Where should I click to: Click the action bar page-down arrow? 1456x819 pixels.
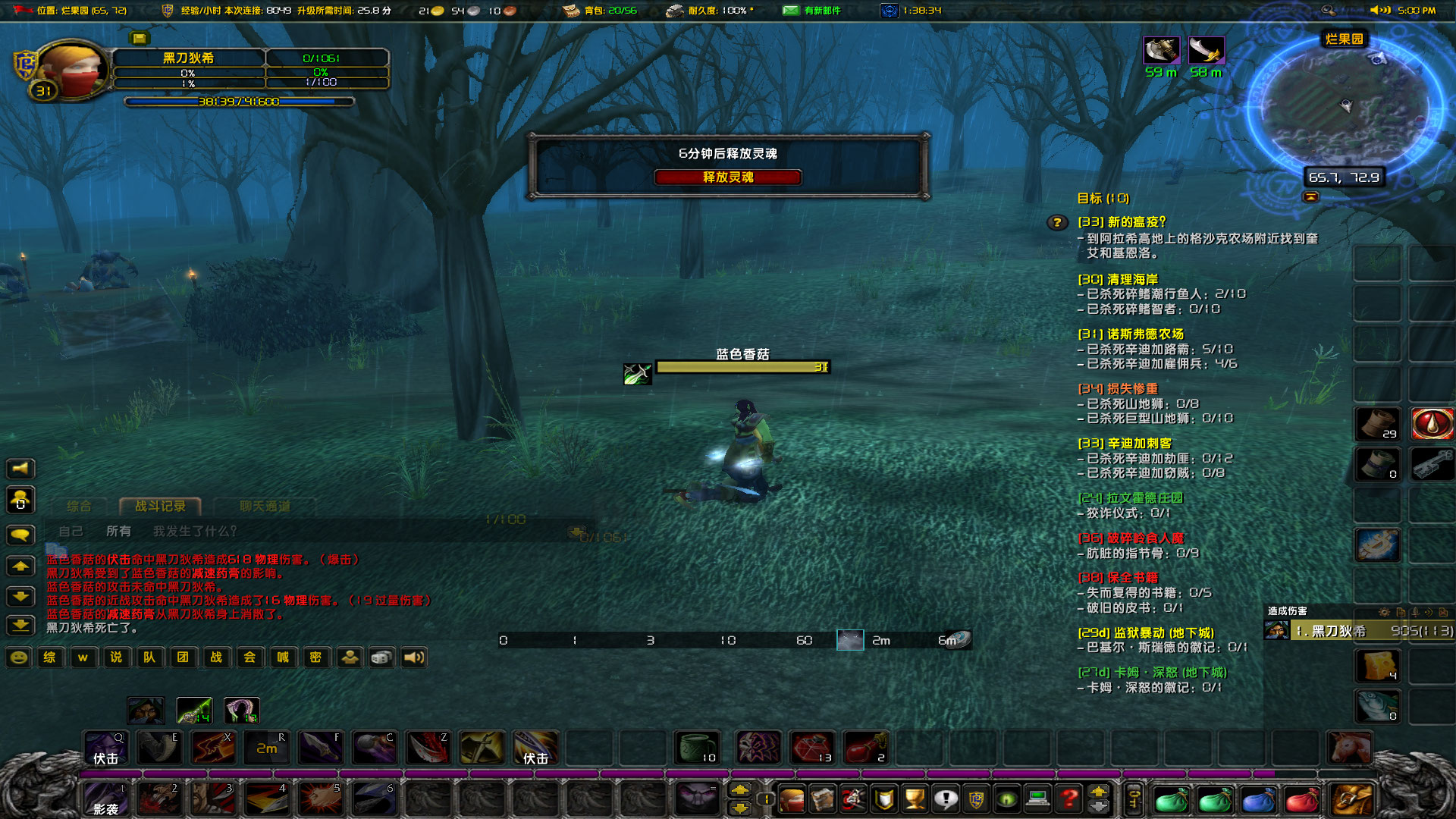740,809
